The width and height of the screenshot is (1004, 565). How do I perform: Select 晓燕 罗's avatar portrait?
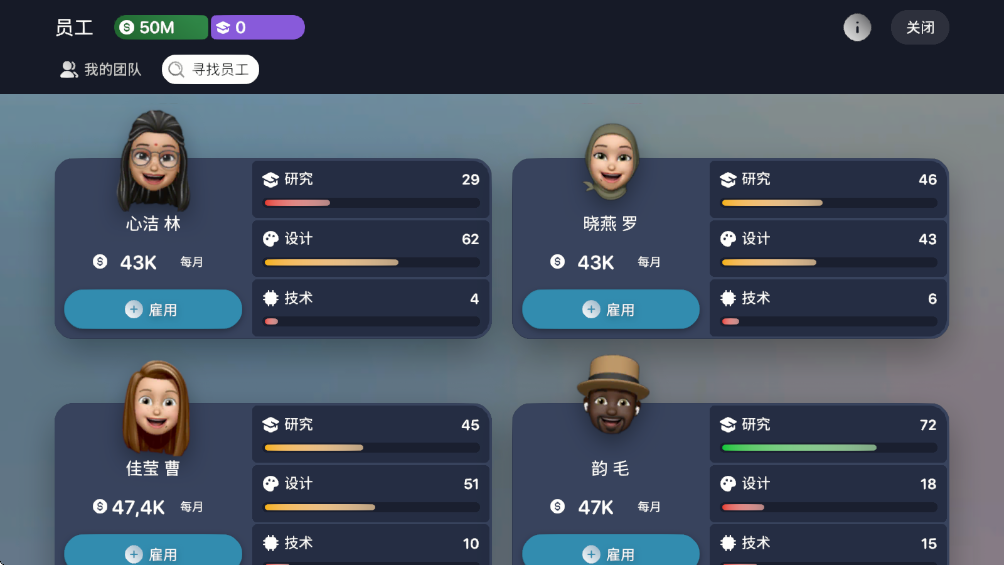611,160
